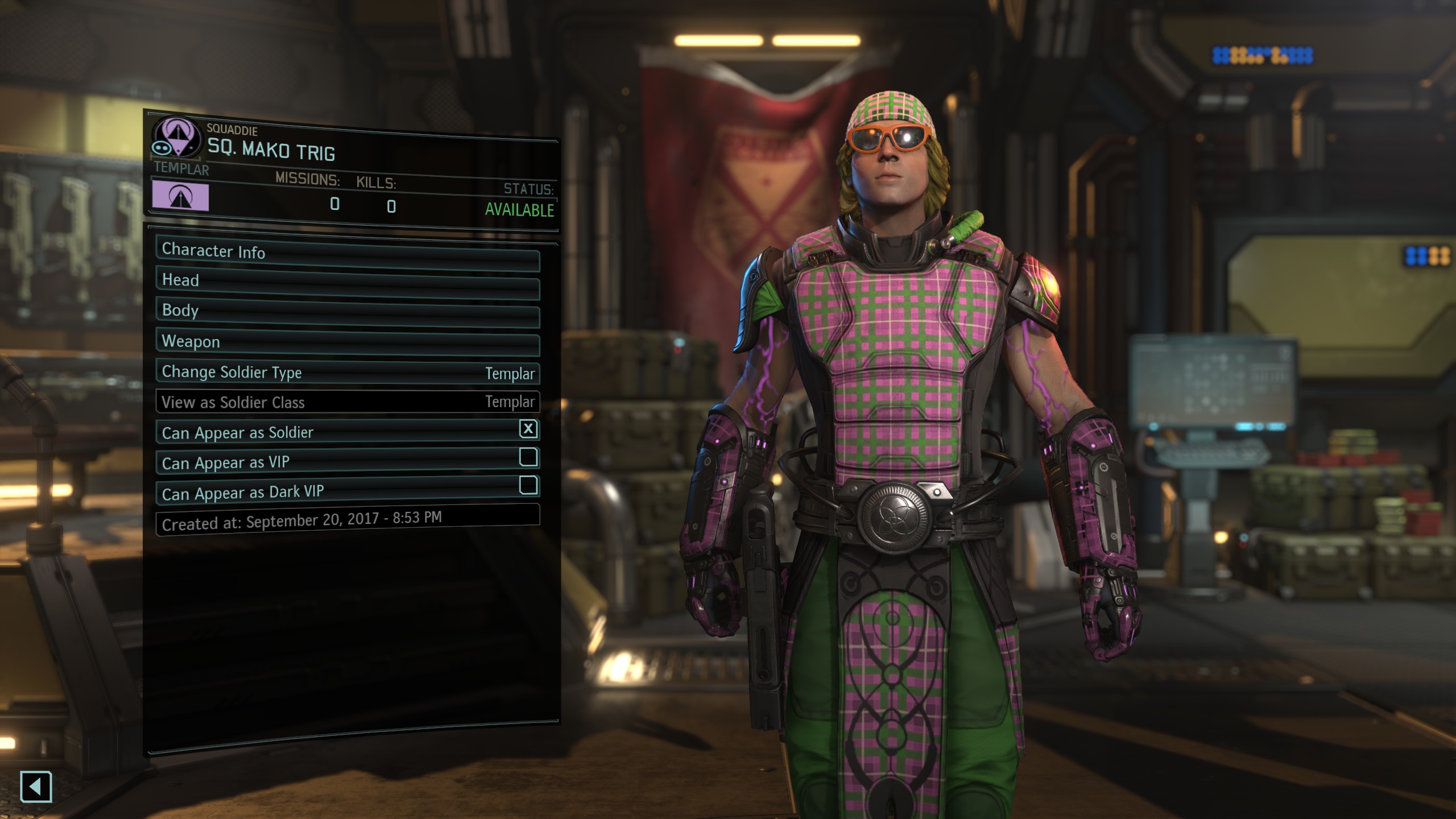Viewport: 1456px width, 819px height.
Task: Open the Character Info menu
Action: [x=347, y=254]
